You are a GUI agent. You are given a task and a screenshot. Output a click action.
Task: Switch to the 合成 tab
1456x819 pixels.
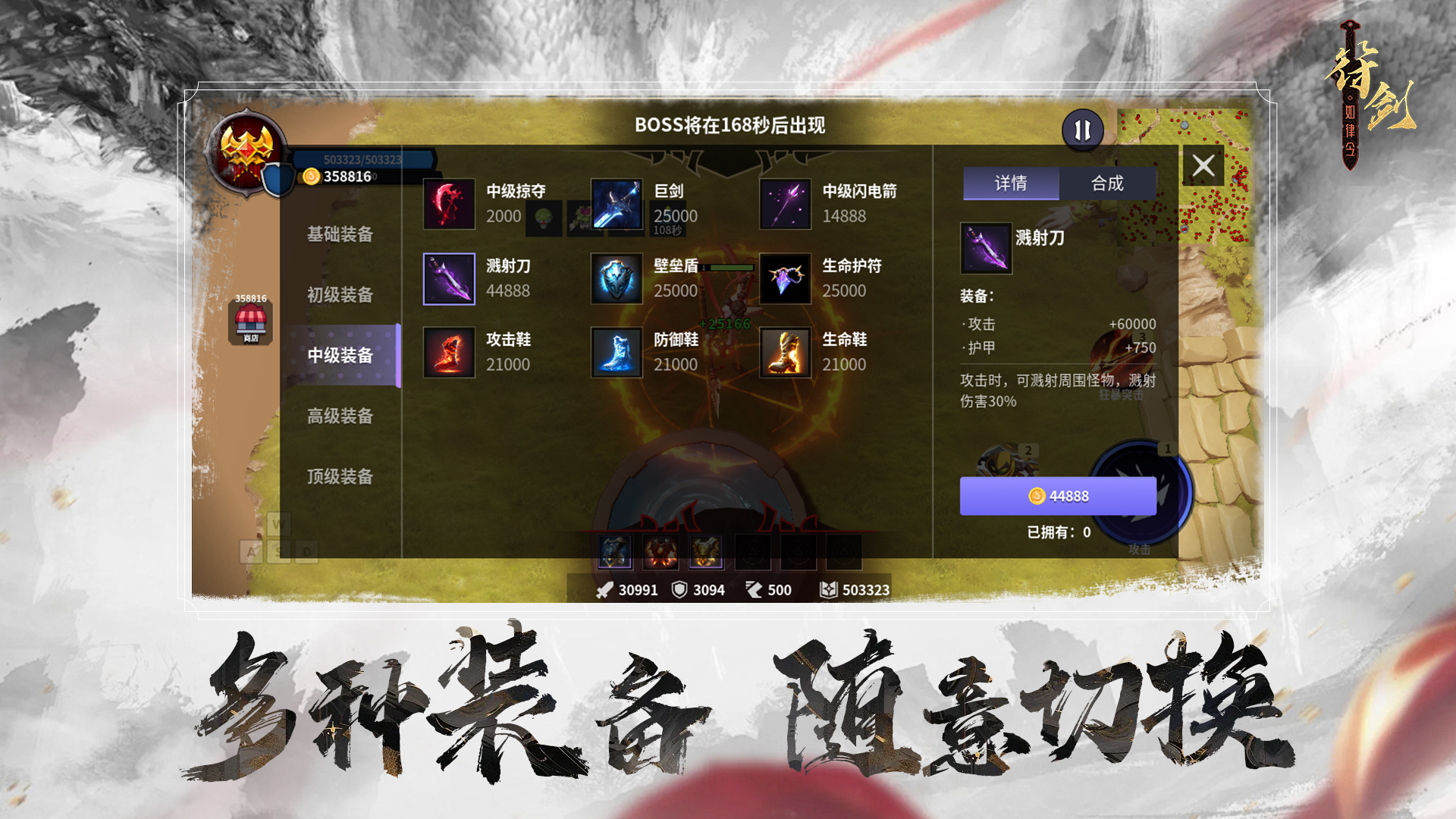1108,184
